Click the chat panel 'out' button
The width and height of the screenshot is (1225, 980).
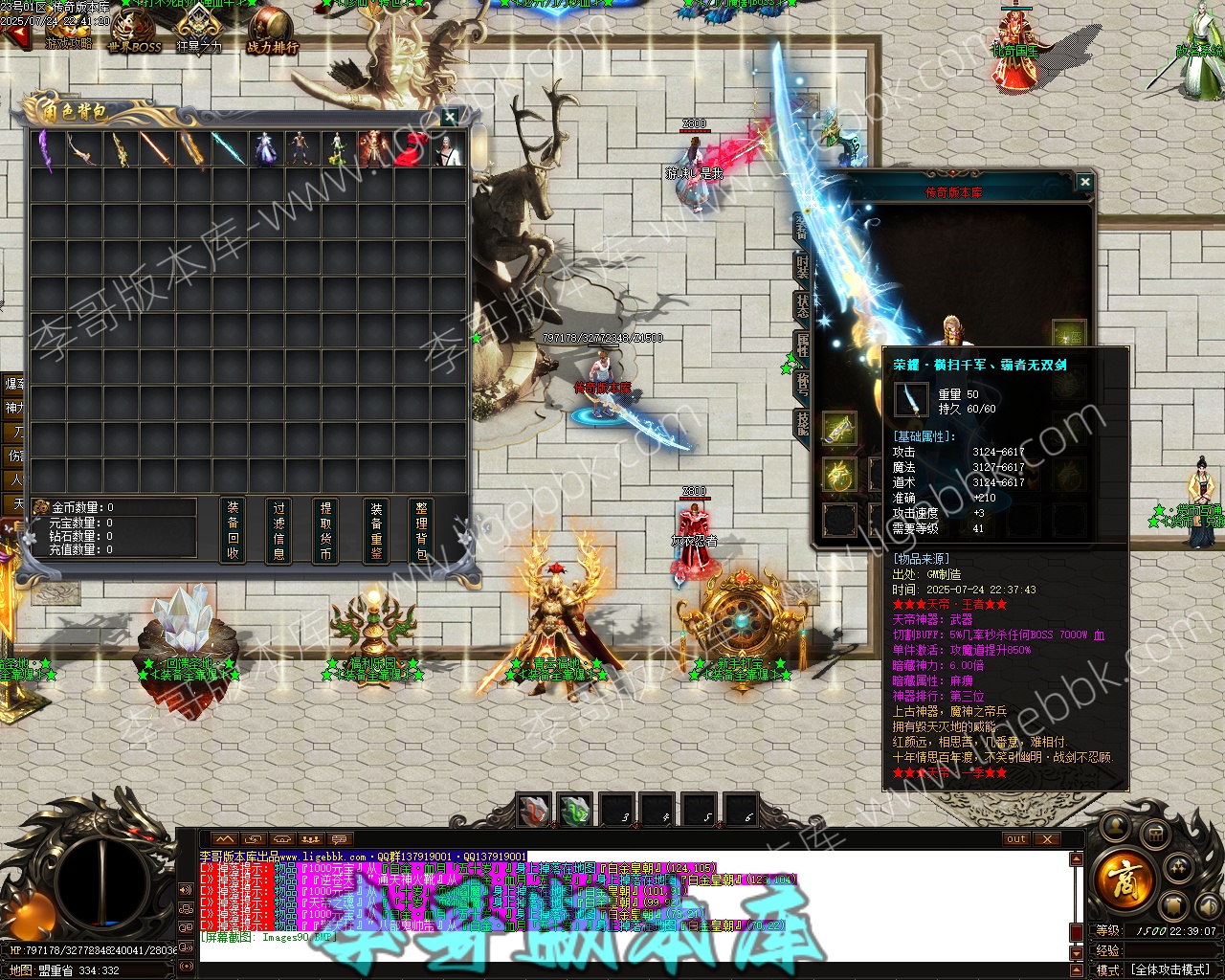[x=1016, y=839]
